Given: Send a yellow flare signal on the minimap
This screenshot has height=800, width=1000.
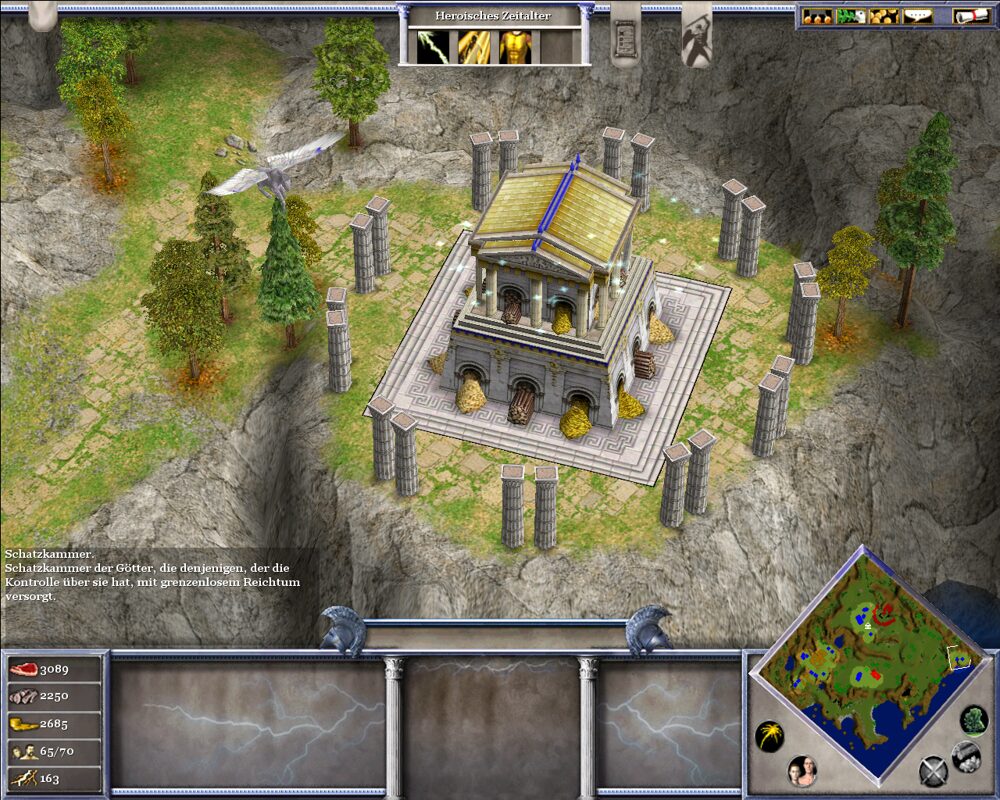Looking at the screenshot, I should tap(769, 737).
